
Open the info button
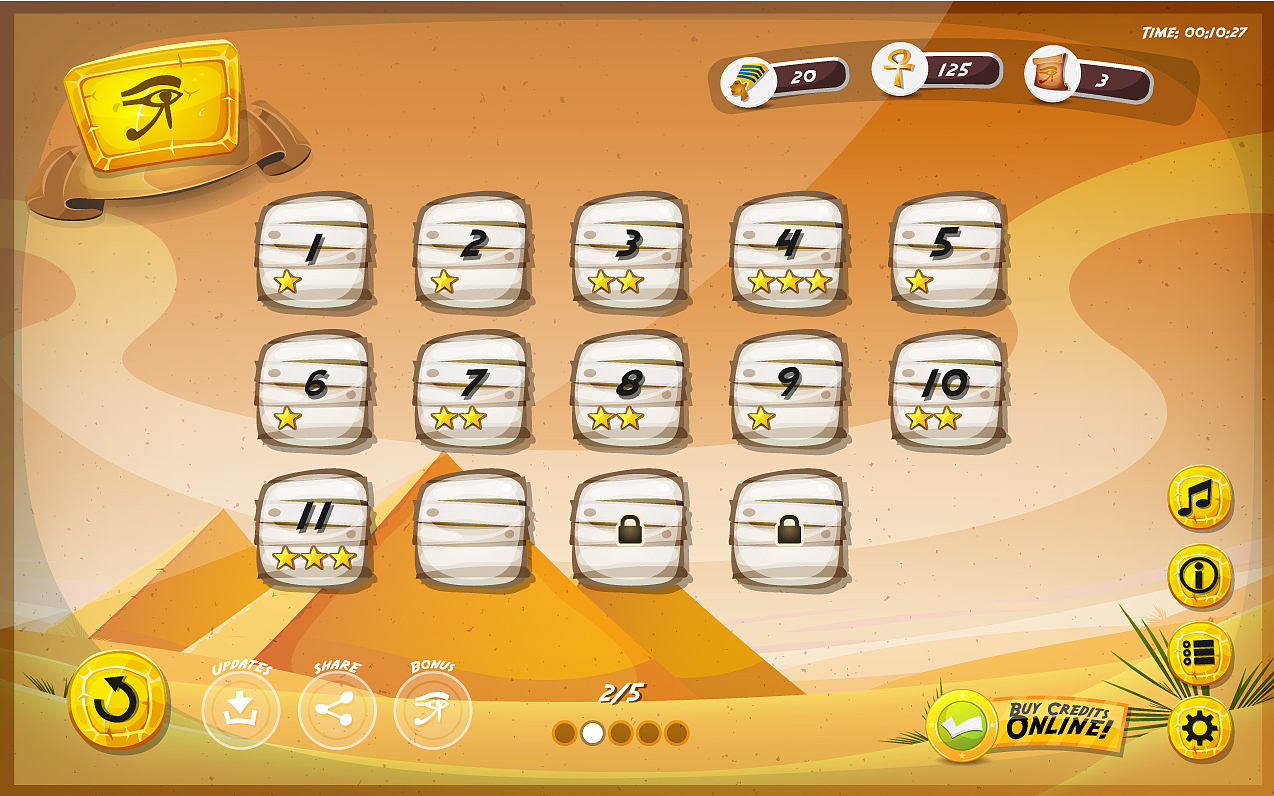pos(1199,575)
